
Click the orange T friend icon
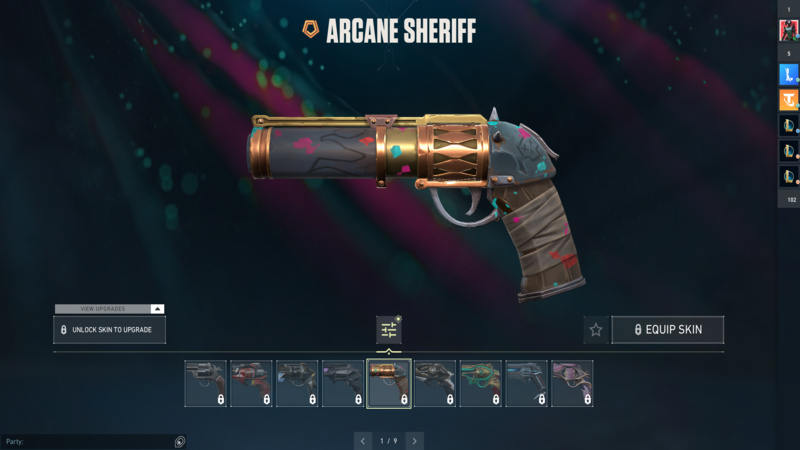coord(788,100)
